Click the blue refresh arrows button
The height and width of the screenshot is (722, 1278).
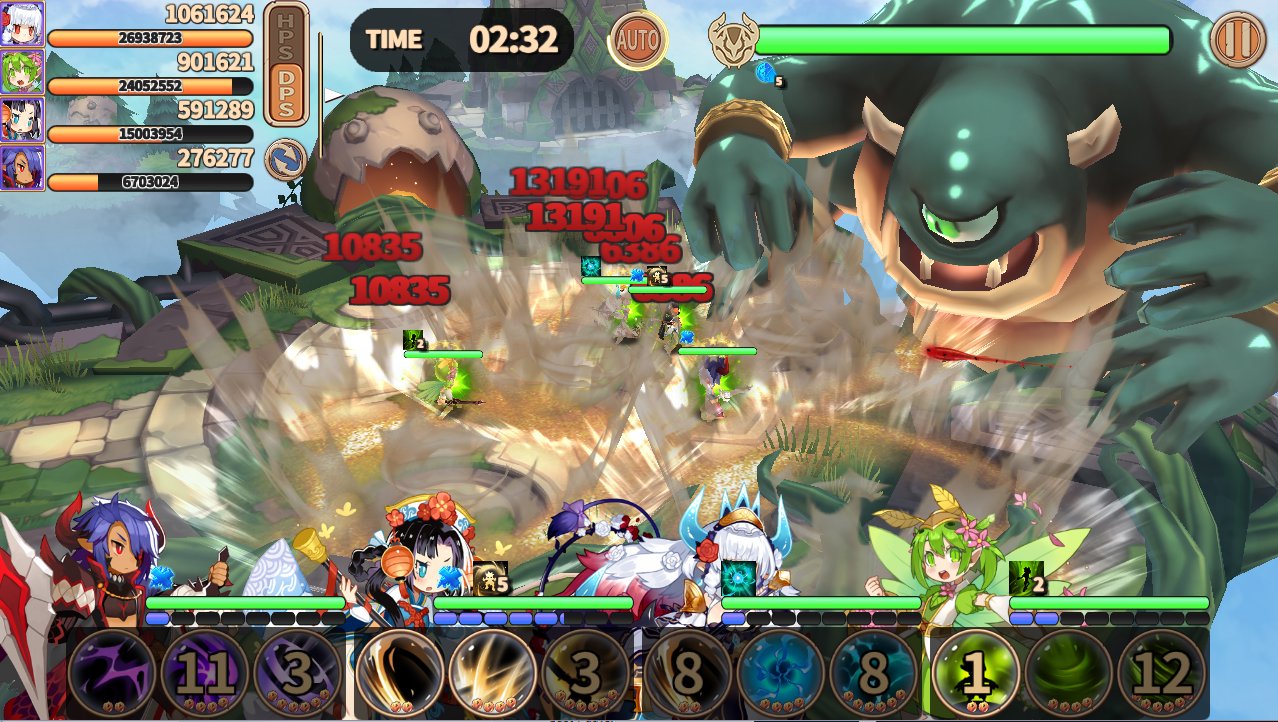[285, 160]
